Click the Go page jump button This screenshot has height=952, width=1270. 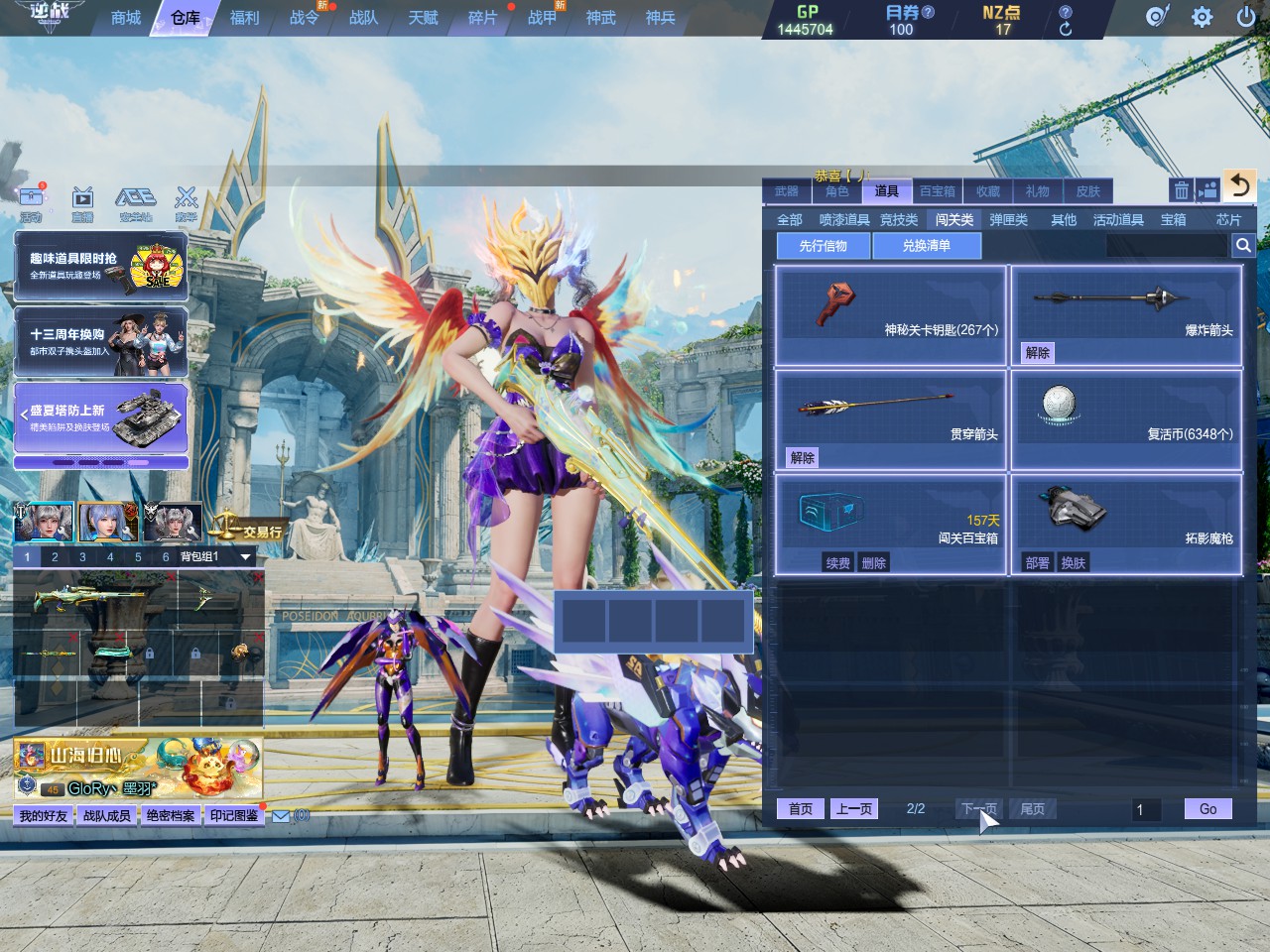1207,809
